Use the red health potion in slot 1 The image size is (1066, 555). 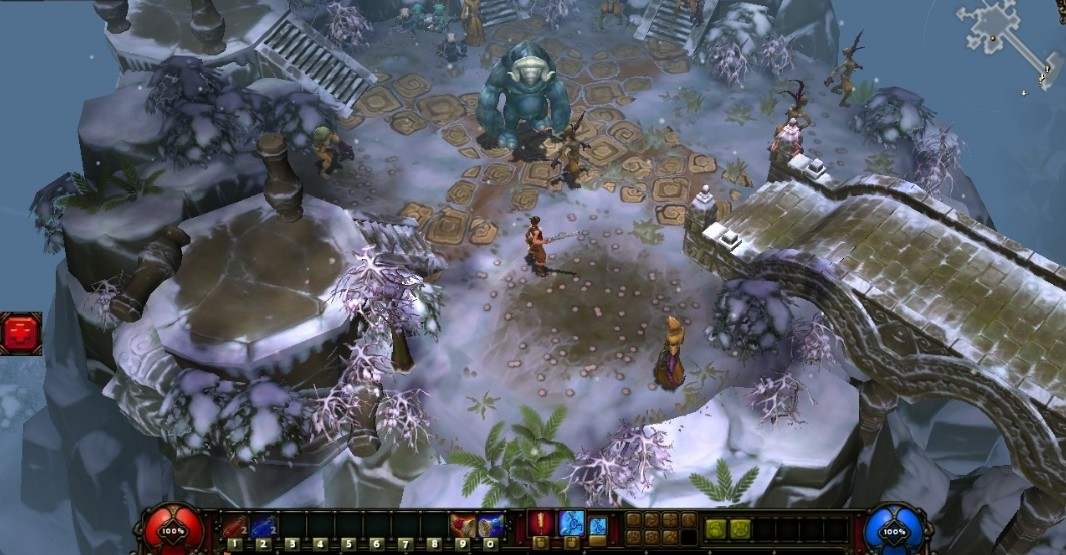[x=234, y=525]
